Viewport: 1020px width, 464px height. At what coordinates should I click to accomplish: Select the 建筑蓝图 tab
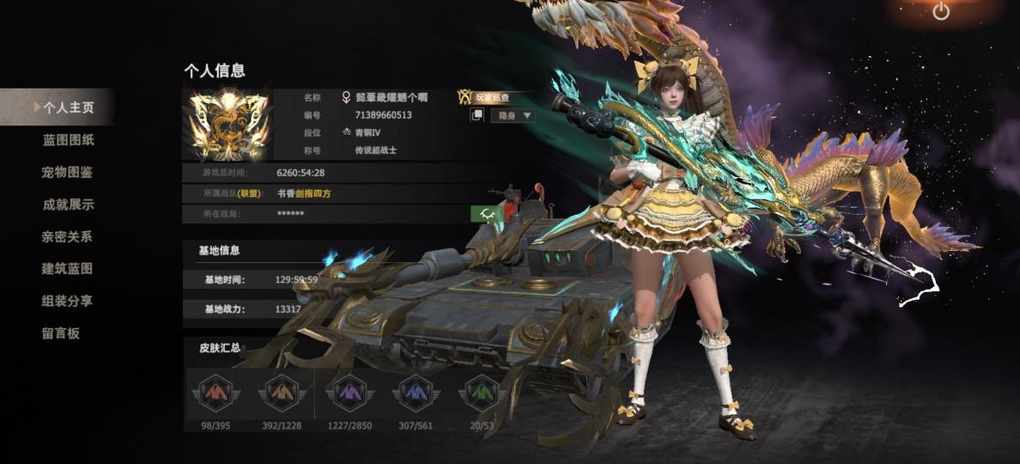[x=68, y=269]
